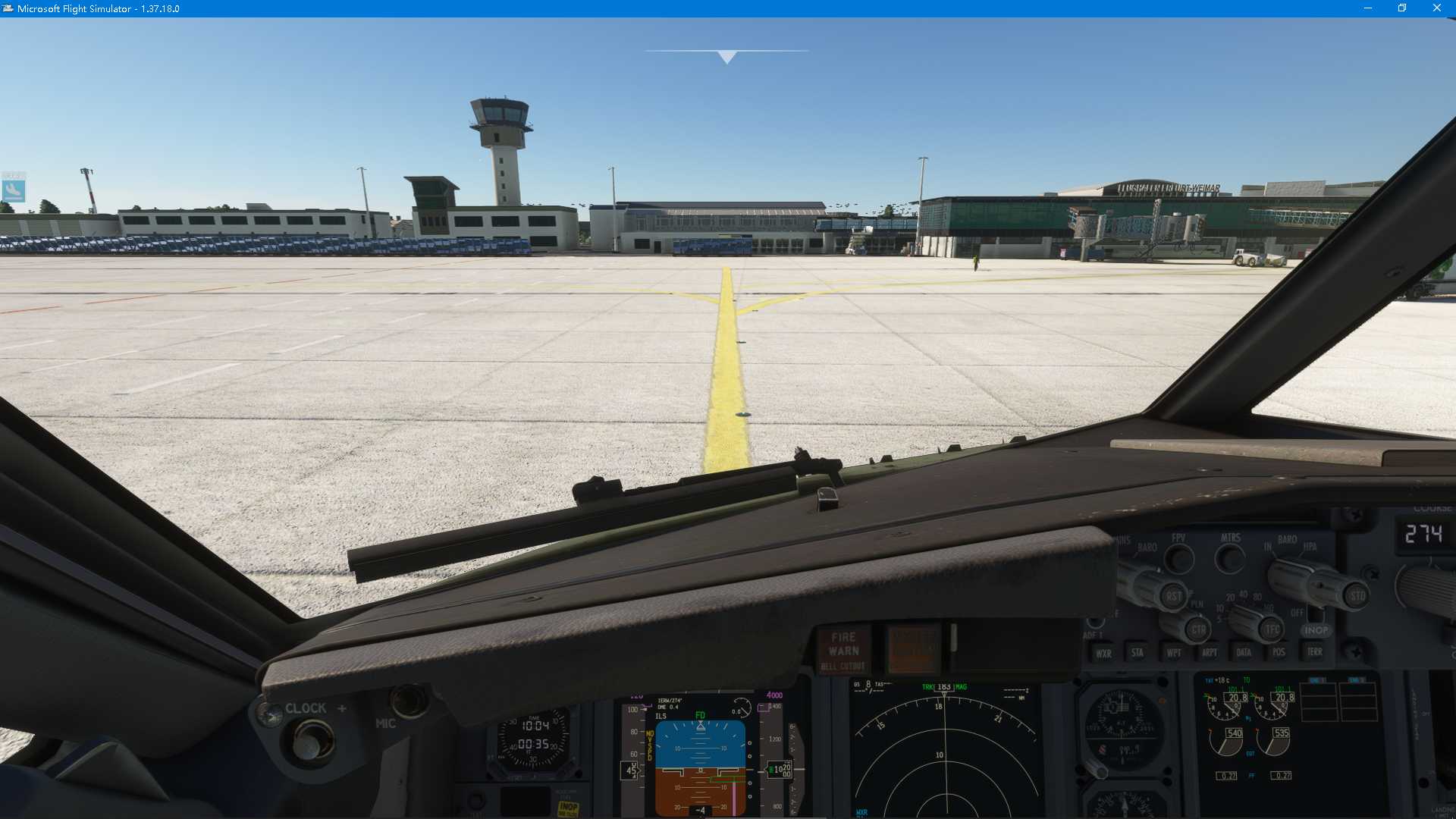1456x819 pixels.
Task: Expand the in-game toolbar via top arrow
Action: pos(726,55)
